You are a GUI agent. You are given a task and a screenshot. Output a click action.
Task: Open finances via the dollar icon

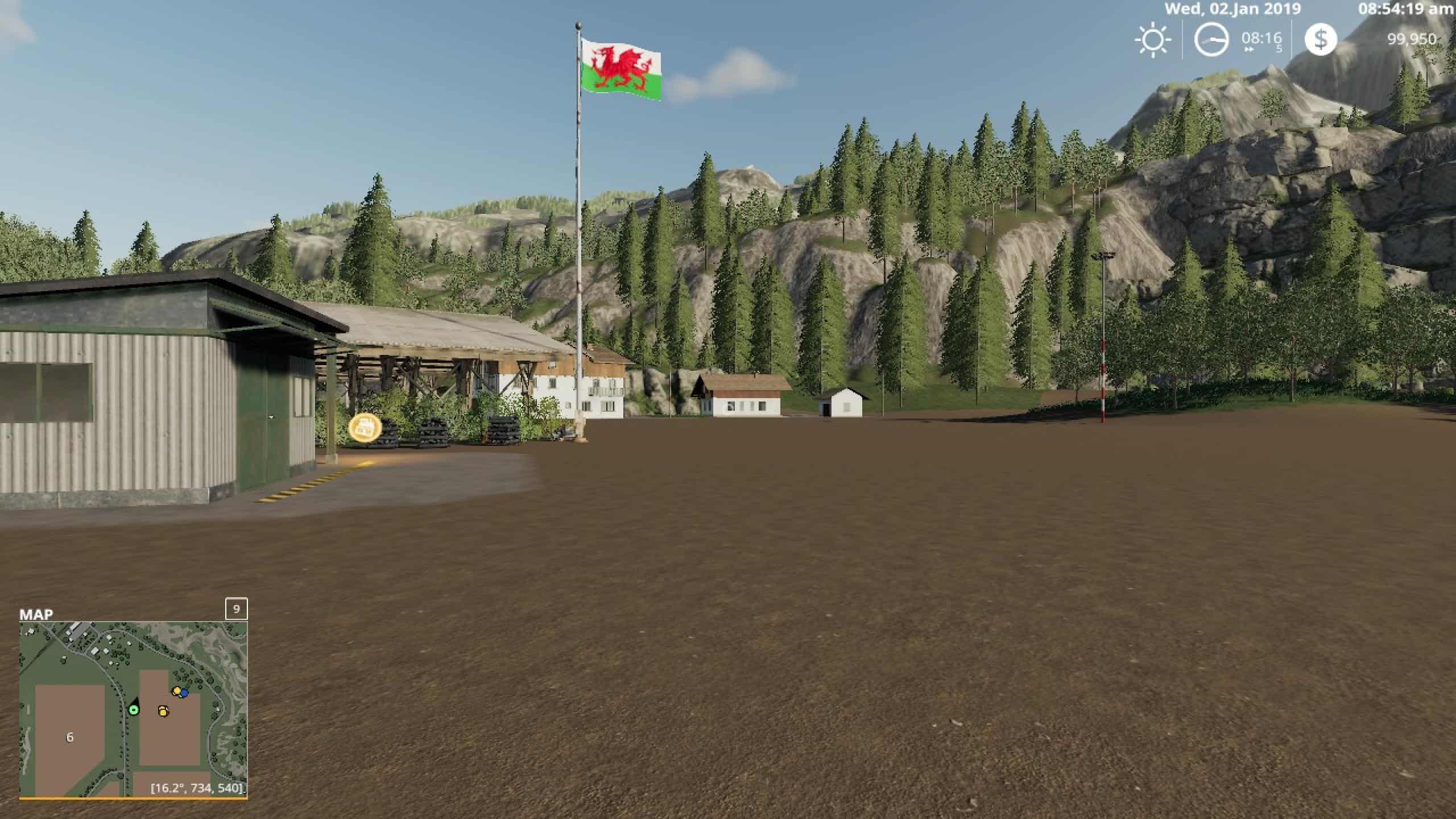point(1320,40)
